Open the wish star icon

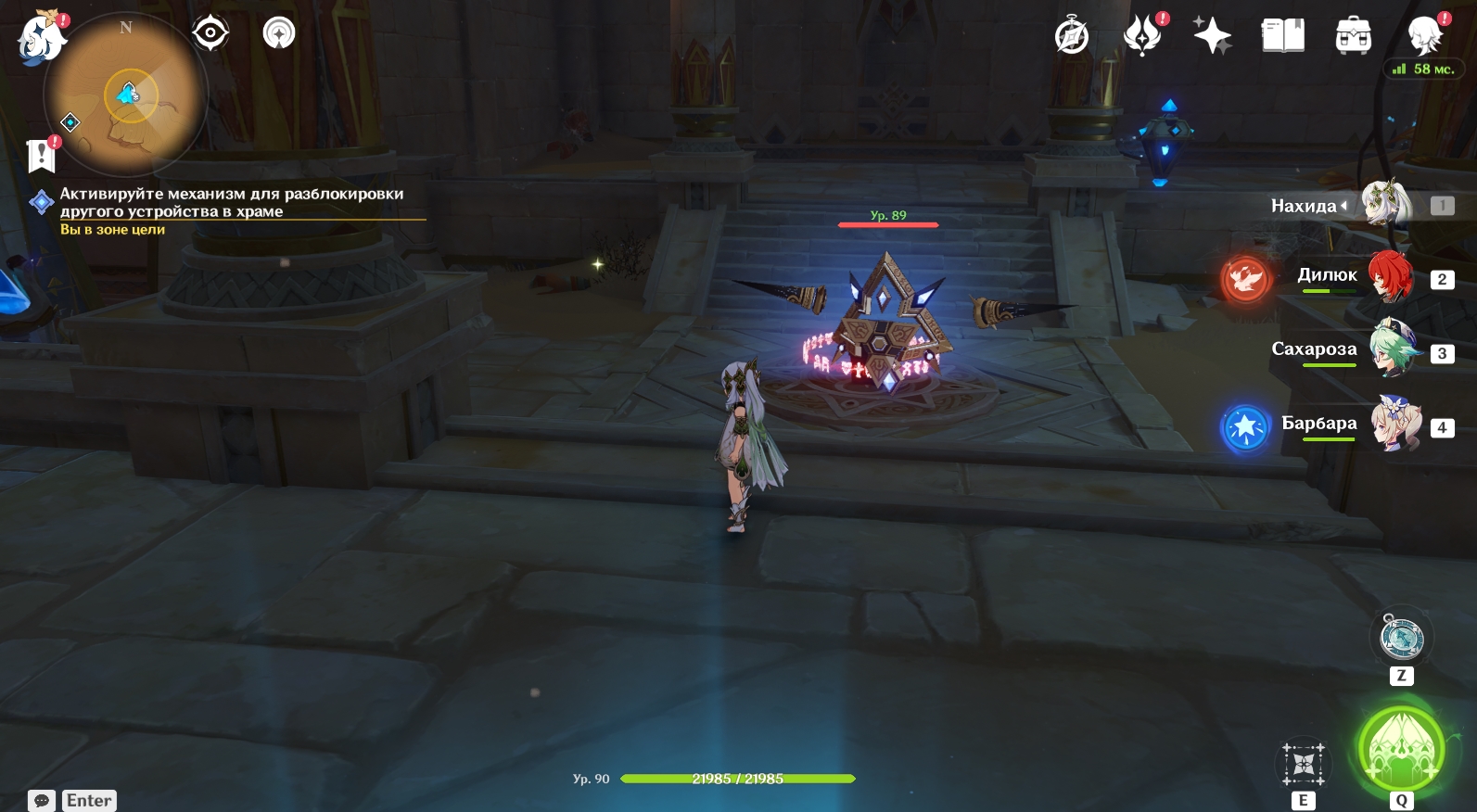coord(1212,36)
